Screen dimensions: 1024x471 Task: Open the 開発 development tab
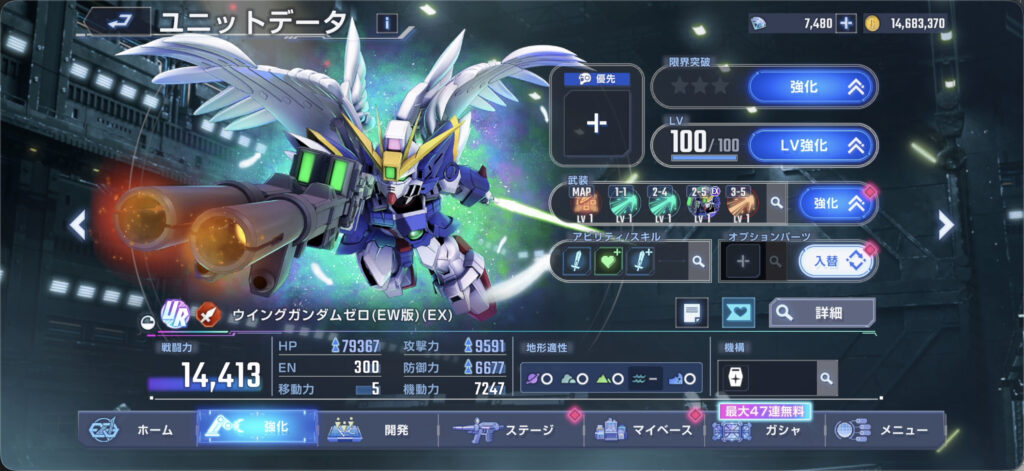[x=378, y=430]
